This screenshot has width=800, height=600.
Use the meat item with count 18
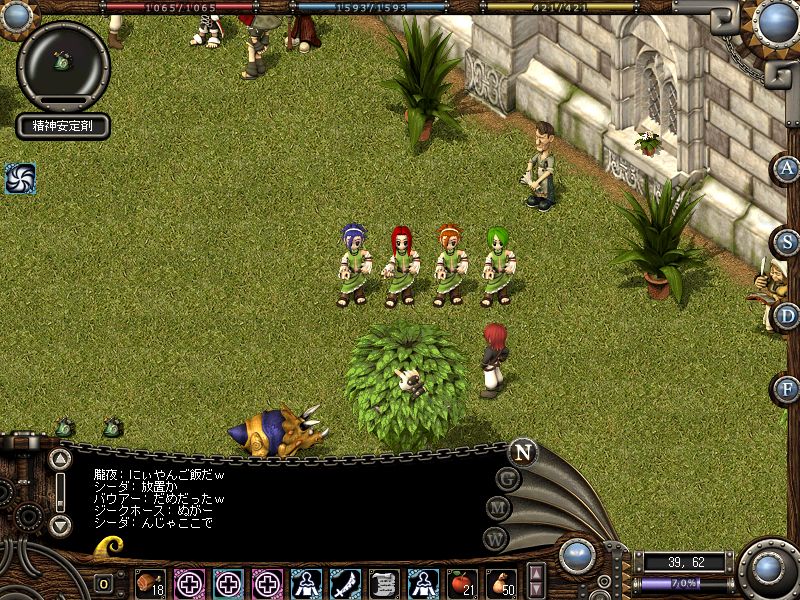(150, 582)
